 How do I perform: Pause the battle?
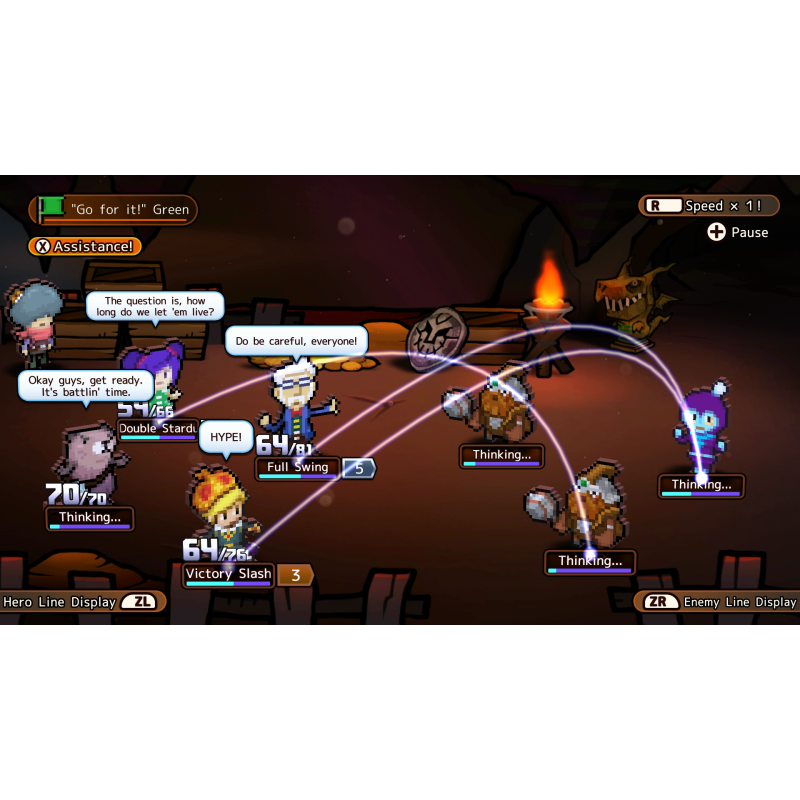pos(738,232)
